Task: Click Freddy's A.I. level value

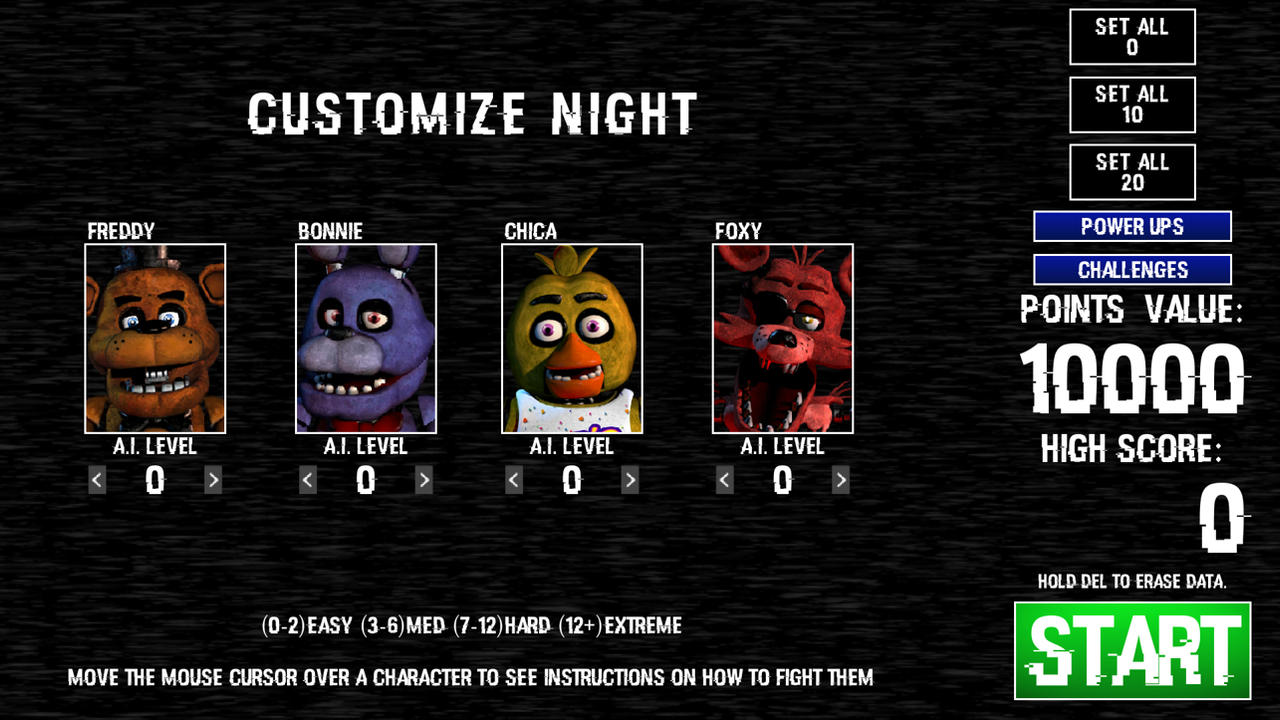Action: [x=156, y=480]
